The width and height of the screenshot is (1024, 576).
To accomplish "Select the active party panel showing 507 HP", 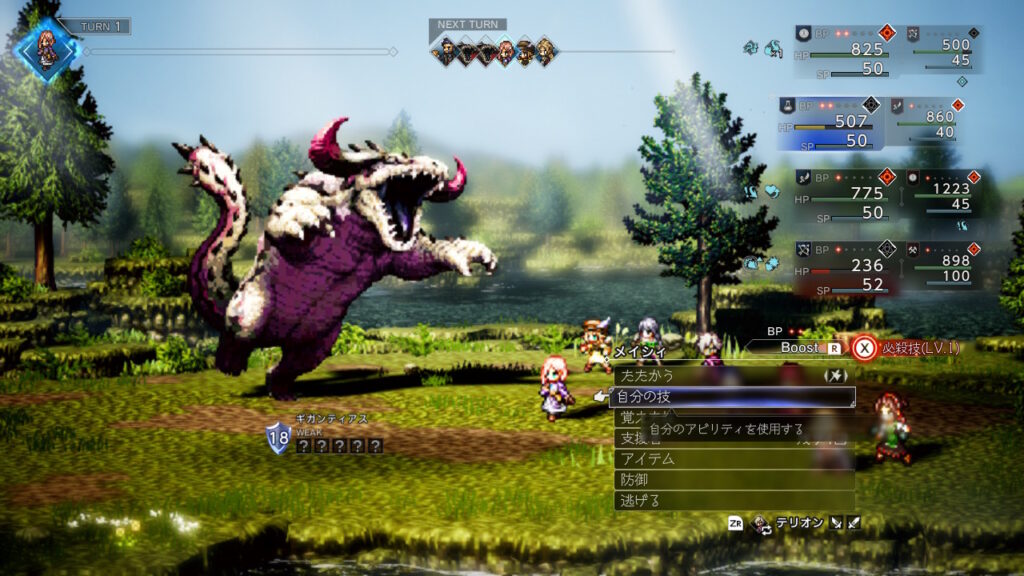I will pyautogui.click(x=828, y=123).
